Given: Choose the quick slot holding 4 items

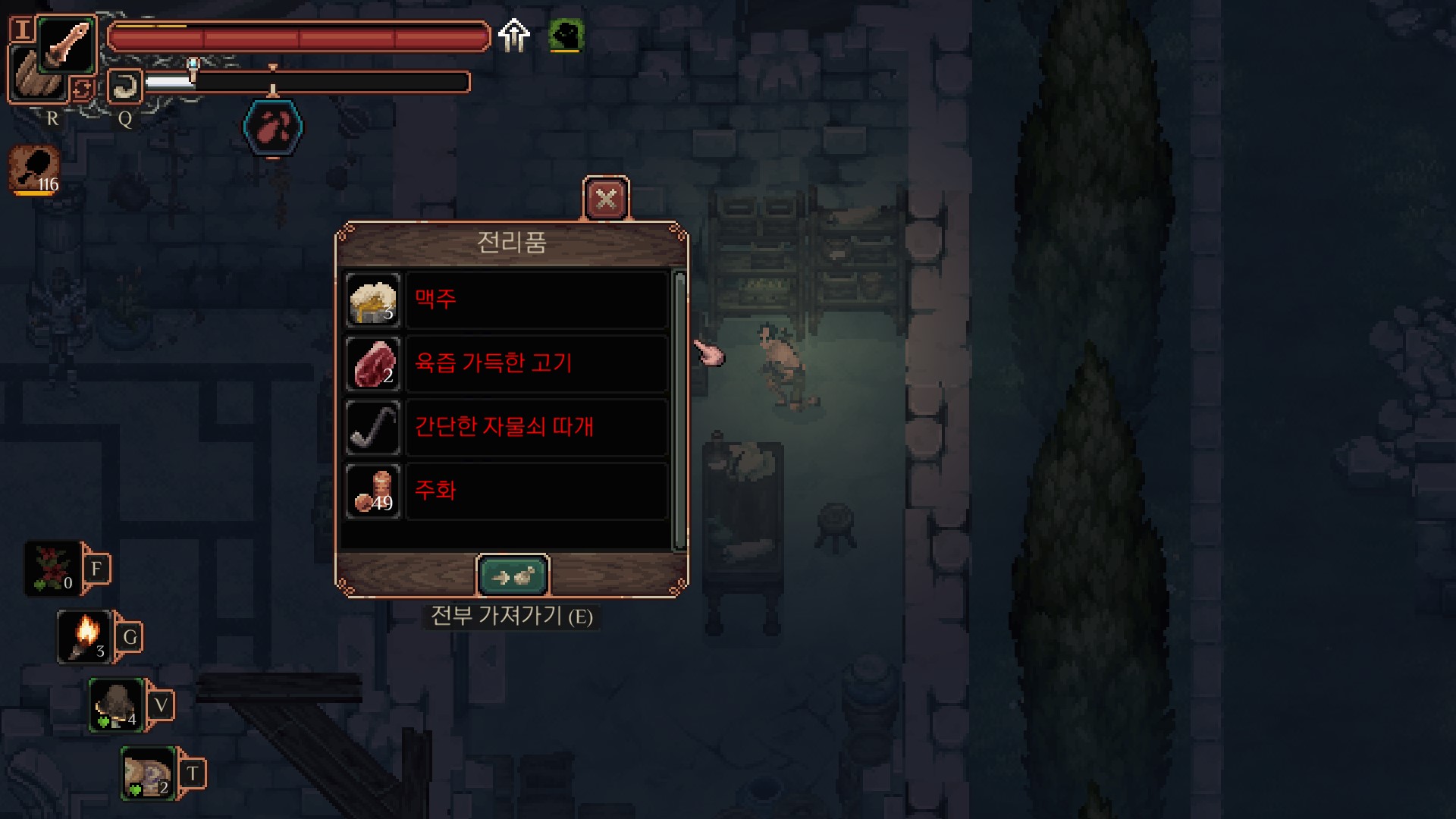Looking at the screenshot, I should click(116, 705).
